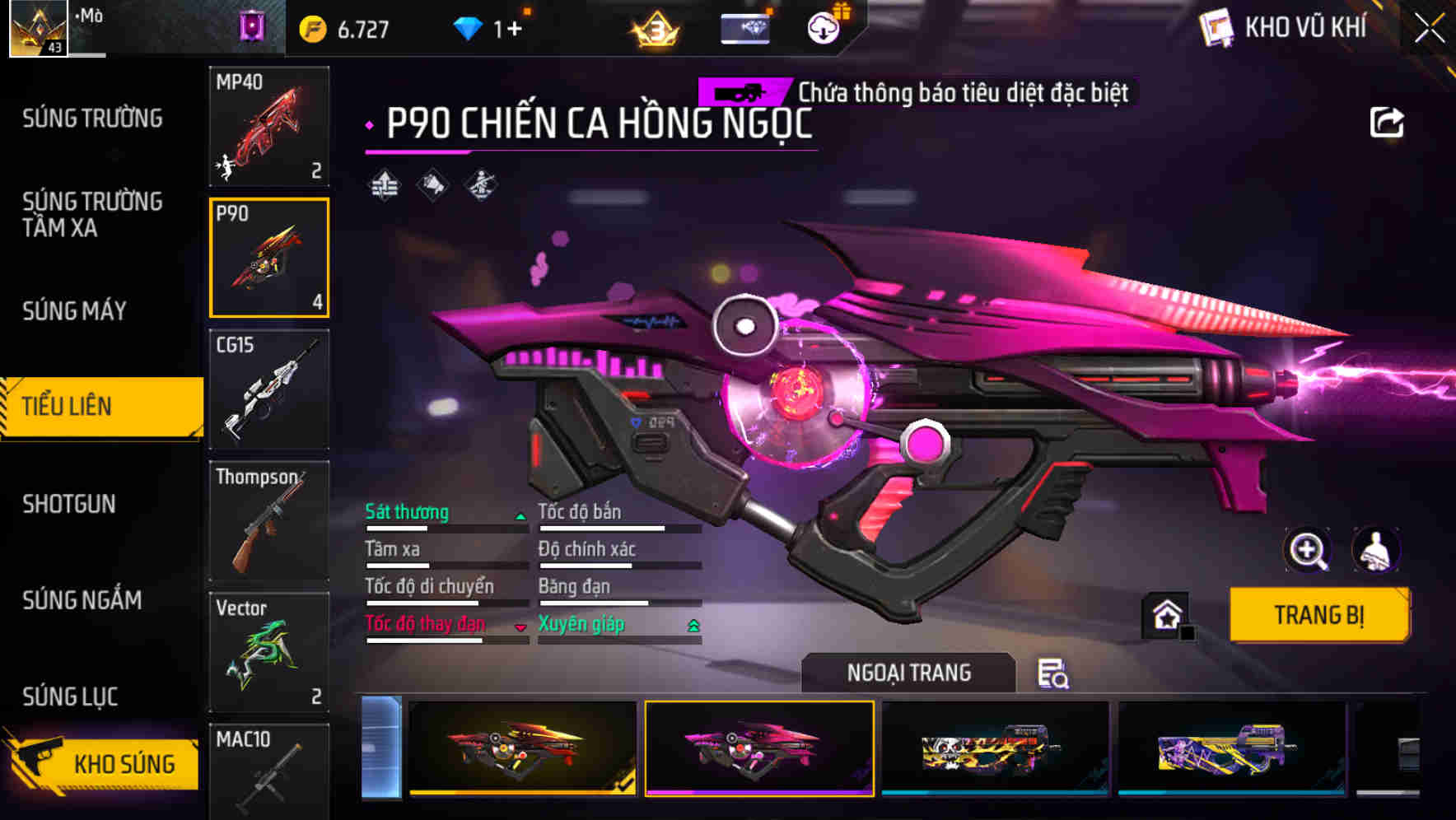The height and width of the screenshot is (820, 1456).
Task: Open the Ngoại Trang tab
Action: (910, 672)
